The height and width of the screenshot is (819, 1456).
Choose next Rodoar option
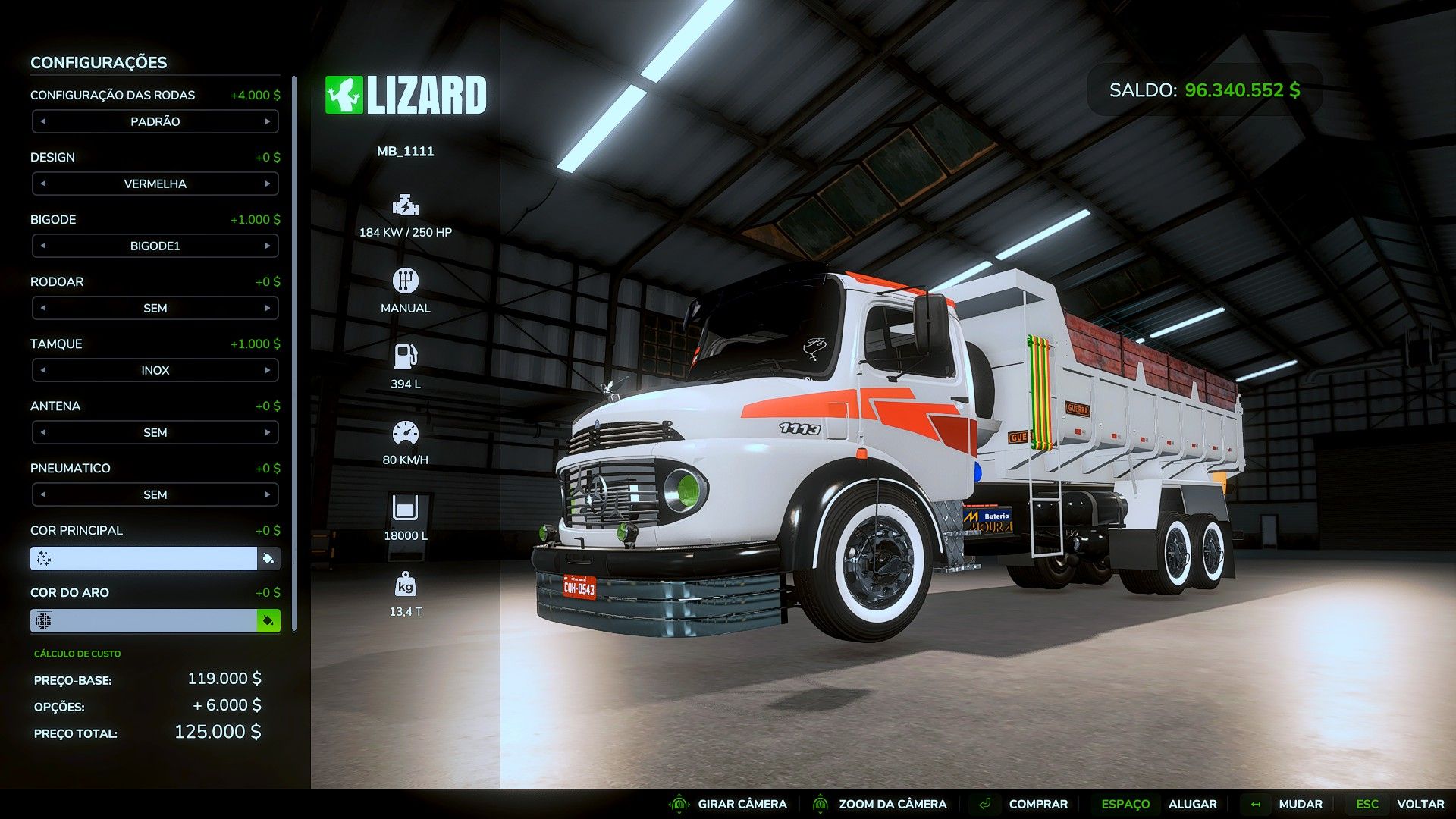tap(268, 308)
